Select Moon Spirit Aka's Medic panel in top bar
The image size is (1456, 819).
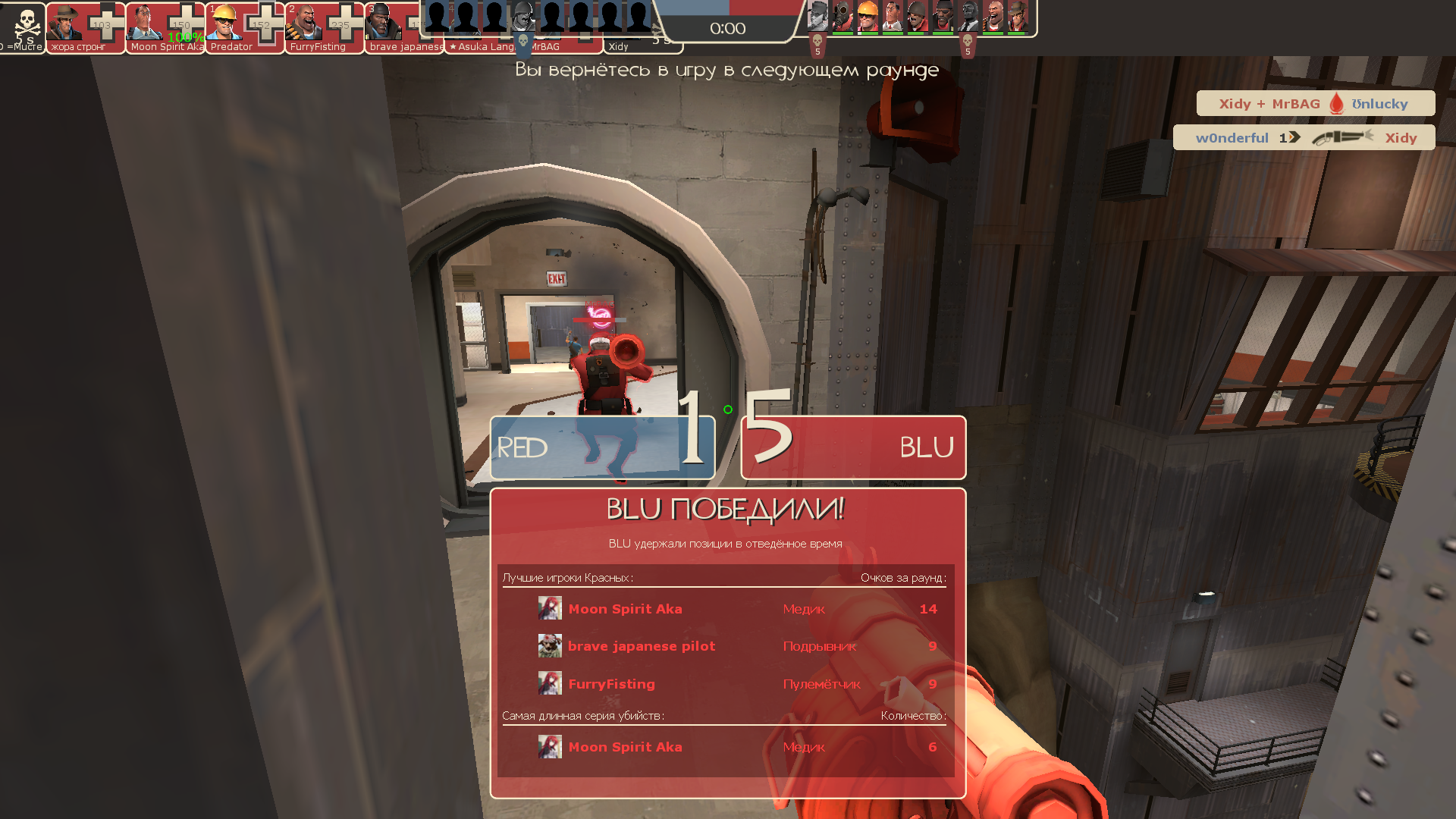point(165,27)
